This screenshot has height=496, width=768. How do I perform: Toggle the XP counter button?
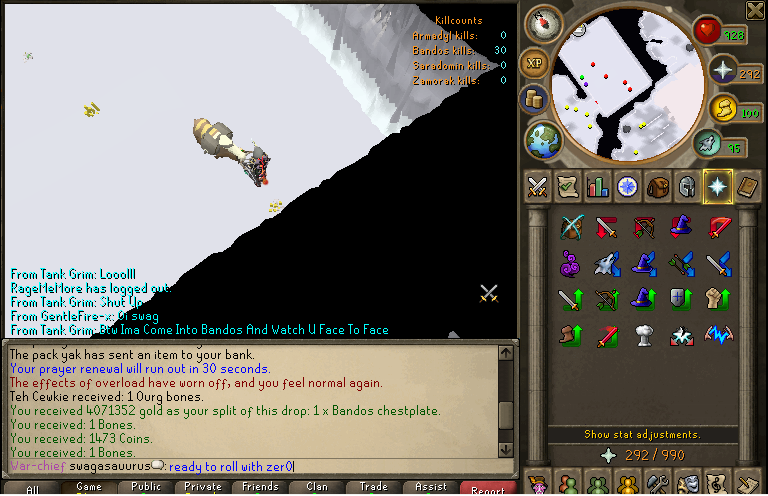(x=534, y=61)
